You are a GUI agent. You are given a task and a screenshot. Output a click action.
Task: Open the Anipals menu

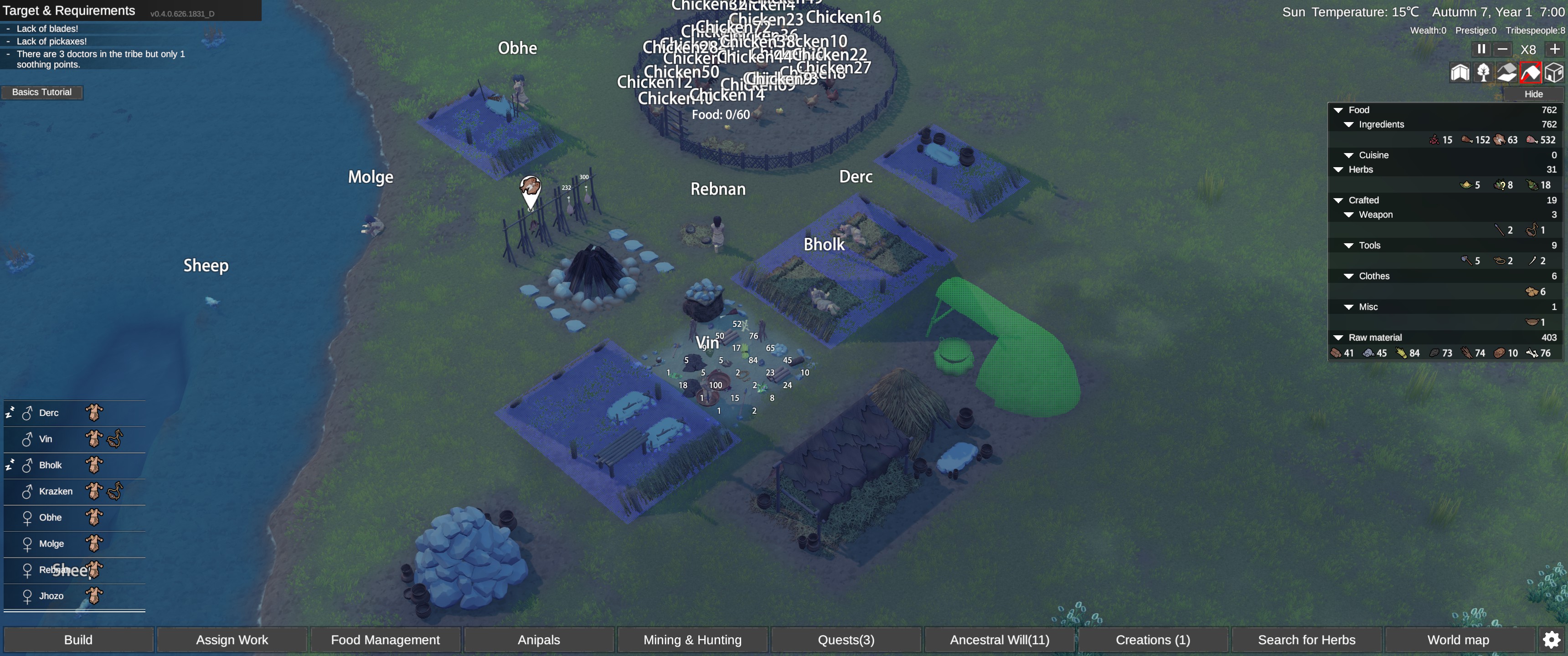(x=539, y=640)
